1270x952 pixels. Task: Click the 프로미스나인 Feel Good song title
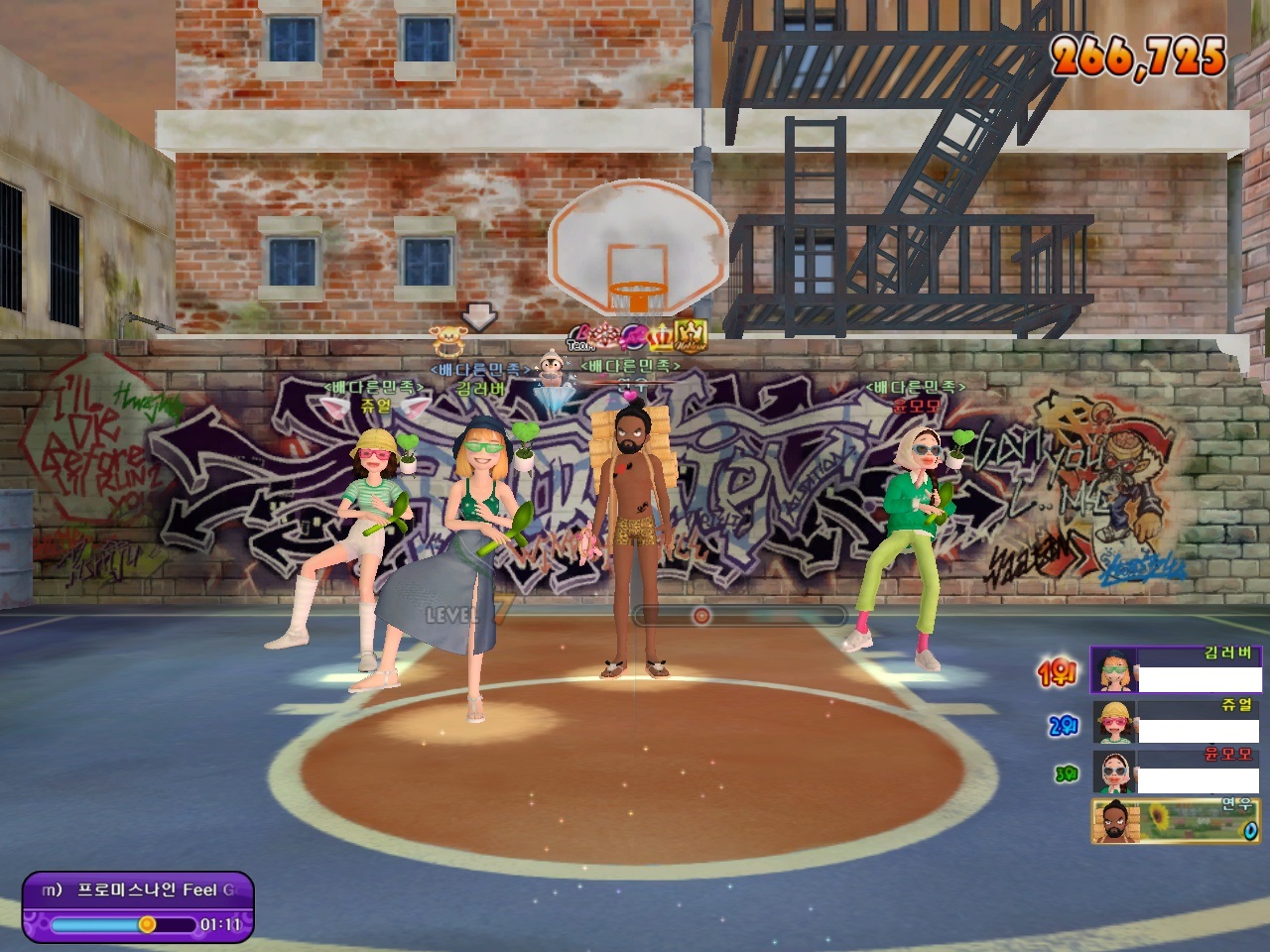[156, 890]
